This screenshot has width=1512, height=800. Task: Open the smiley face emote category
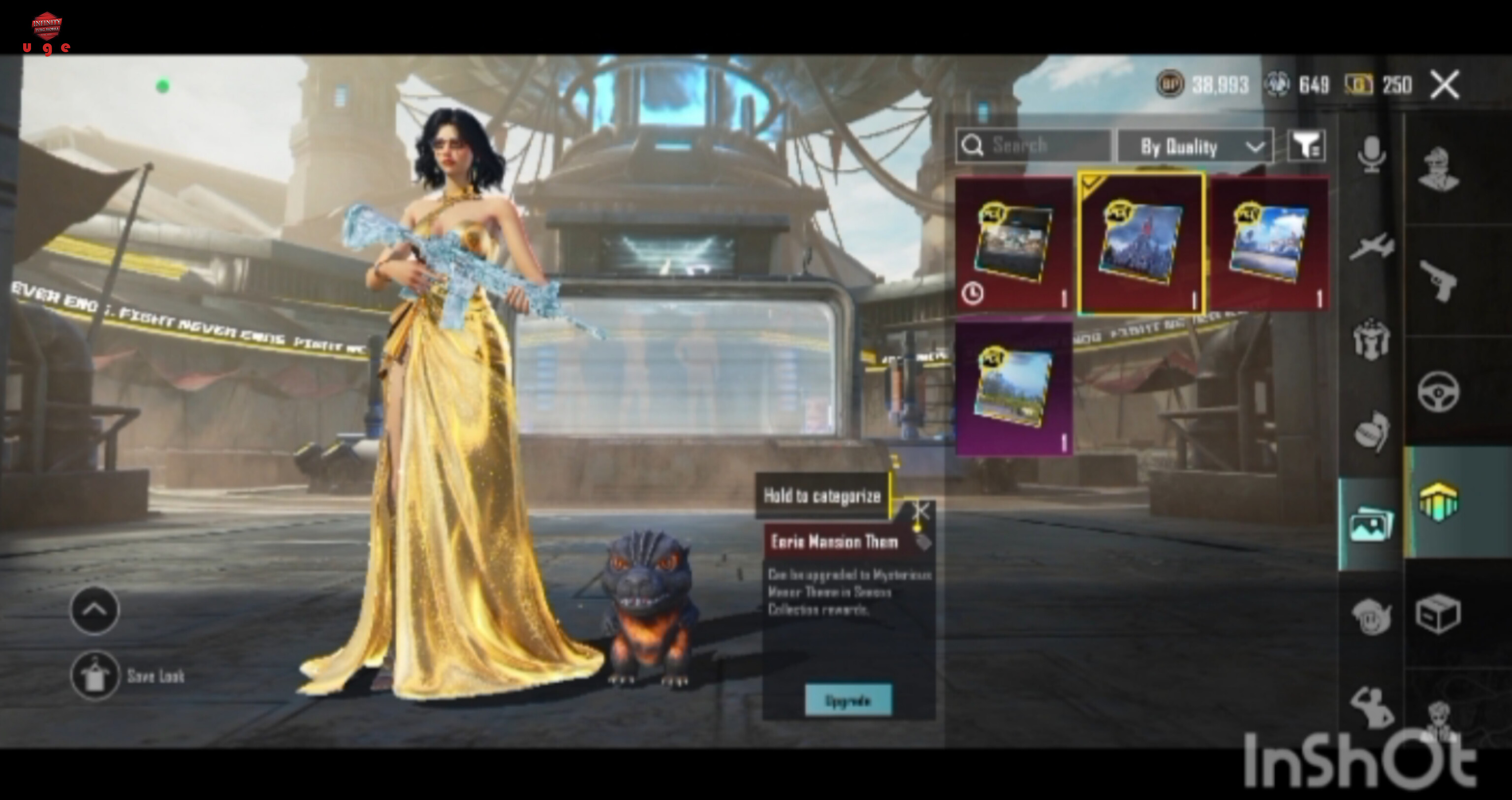pos(1371,616)
